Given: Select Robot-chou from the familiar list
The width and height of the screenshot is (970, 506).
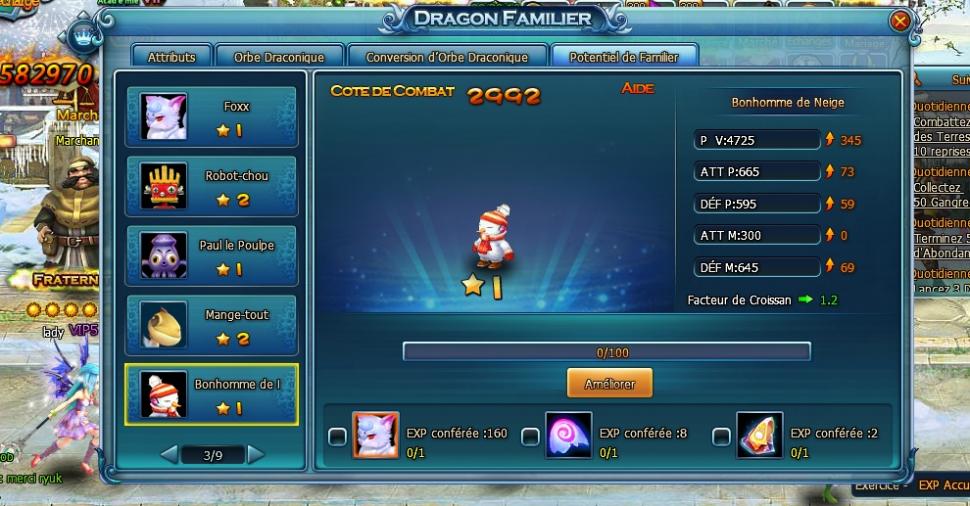Looking at the screenshot, I should [x=211, y=186].
